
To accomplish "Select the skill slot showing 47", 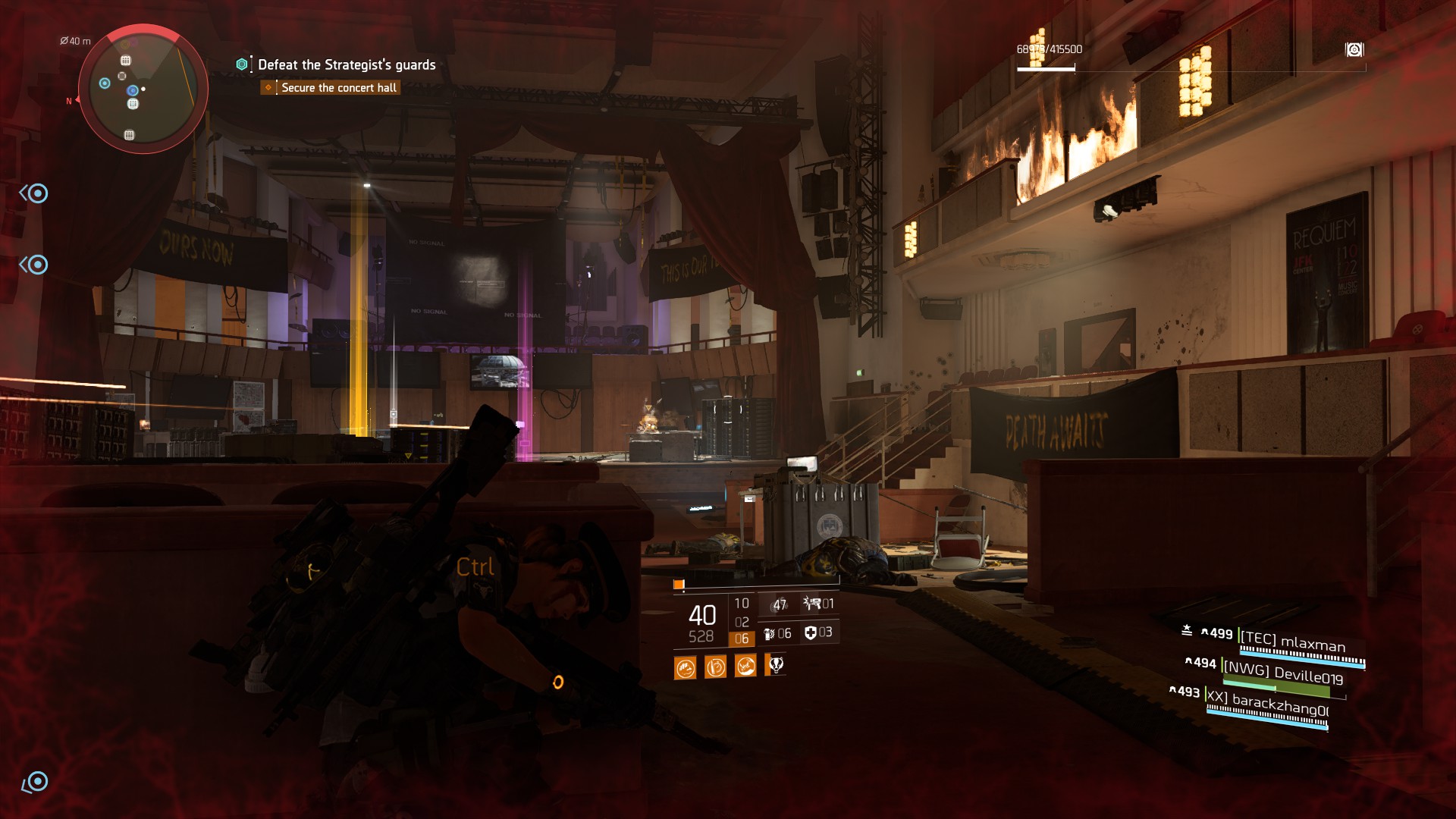I will click(x=779, y=604).
